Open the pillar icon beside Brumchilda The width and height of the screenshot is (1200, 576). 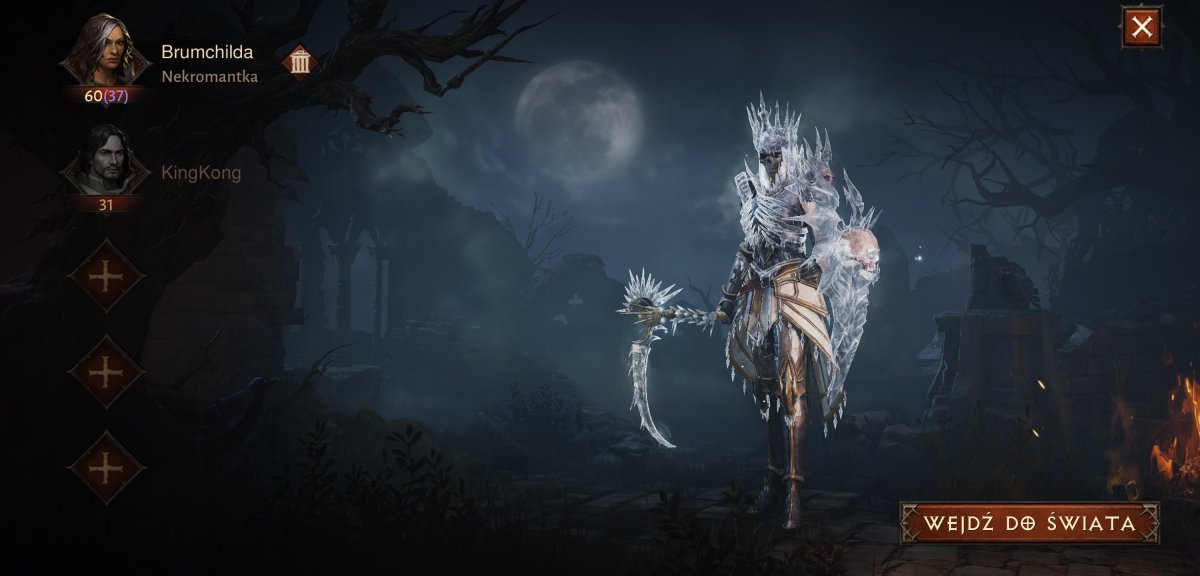point(300,62)
